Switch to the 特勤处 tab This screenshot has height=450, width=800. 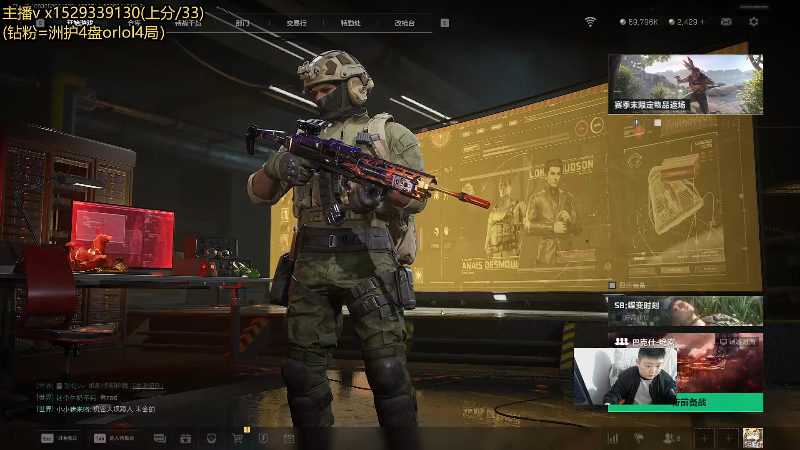tap(350, 22)
